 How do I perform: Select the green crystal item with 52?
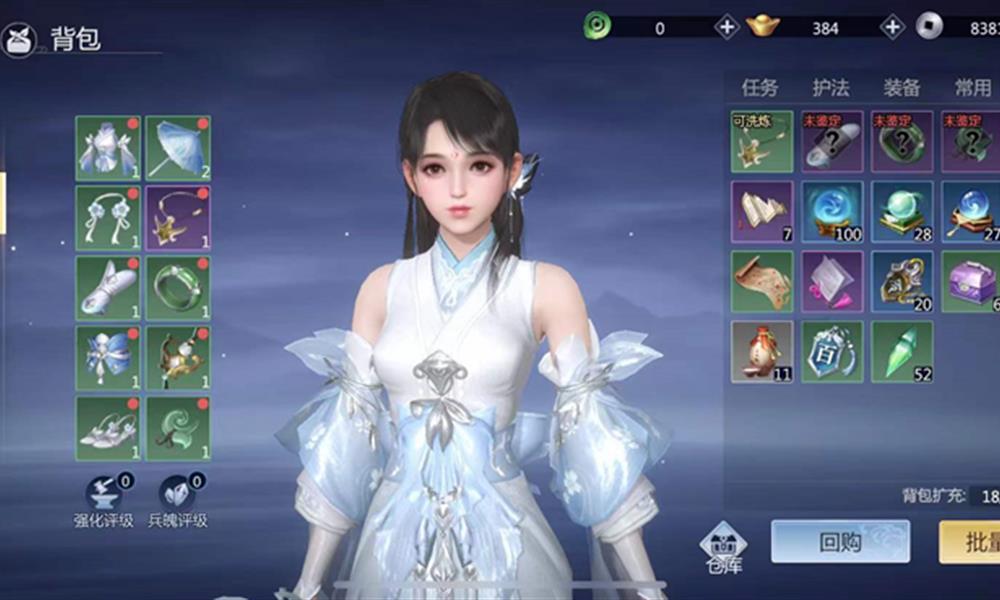tap(902, 351)
